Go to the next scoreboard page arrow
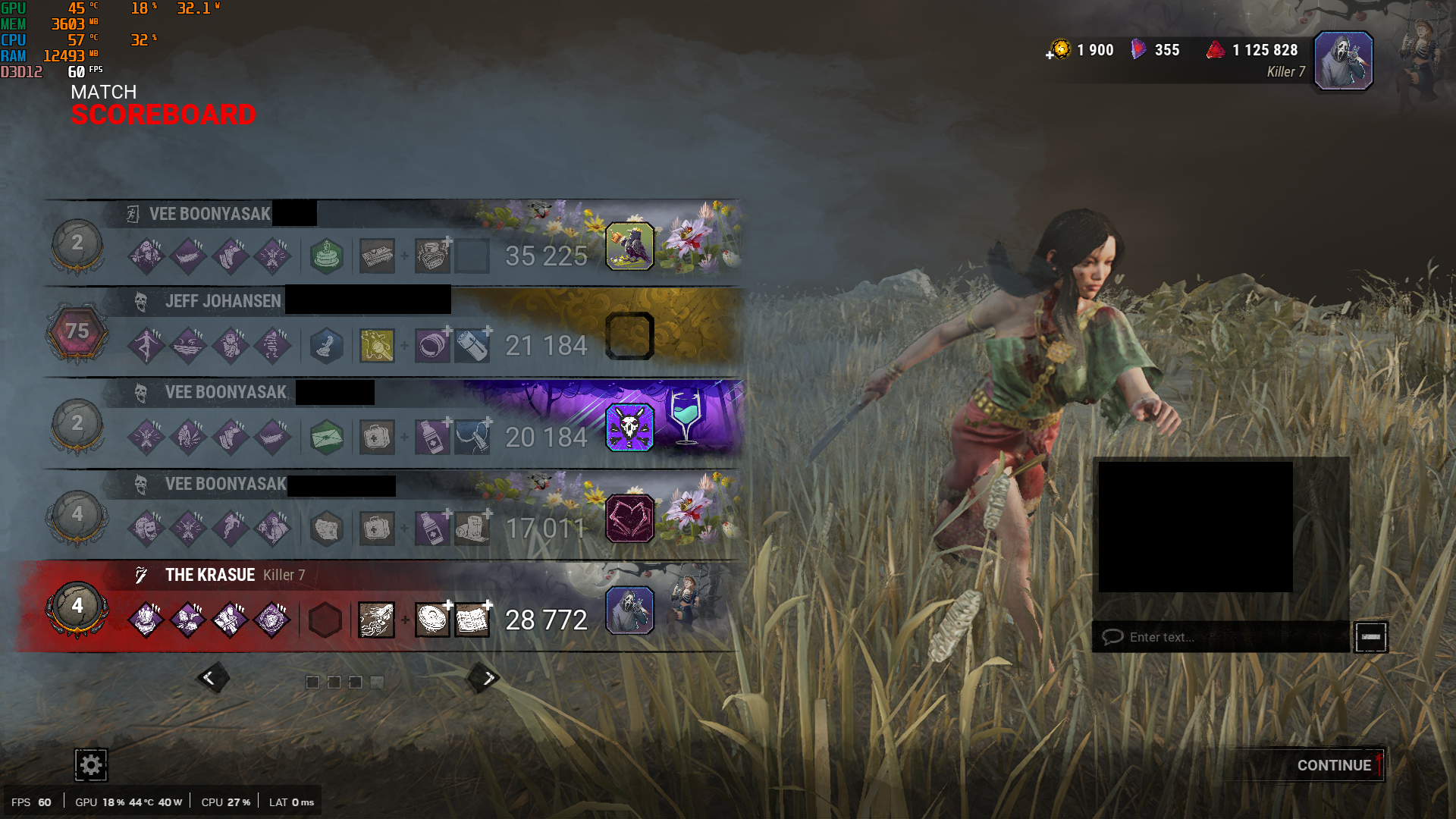1456x819 pixels. tap(486, 678)
